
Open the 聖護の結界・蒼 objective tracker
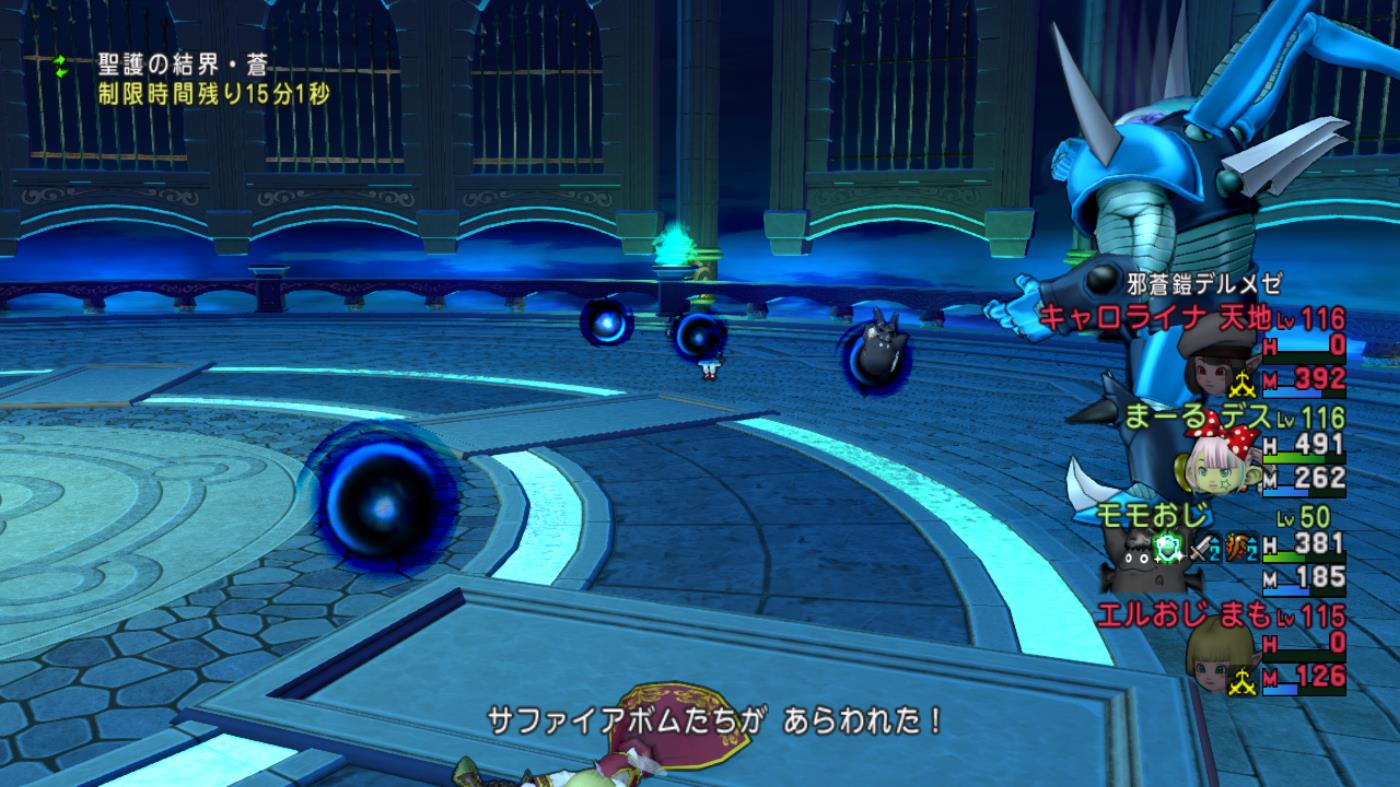[x=181, y=66]
